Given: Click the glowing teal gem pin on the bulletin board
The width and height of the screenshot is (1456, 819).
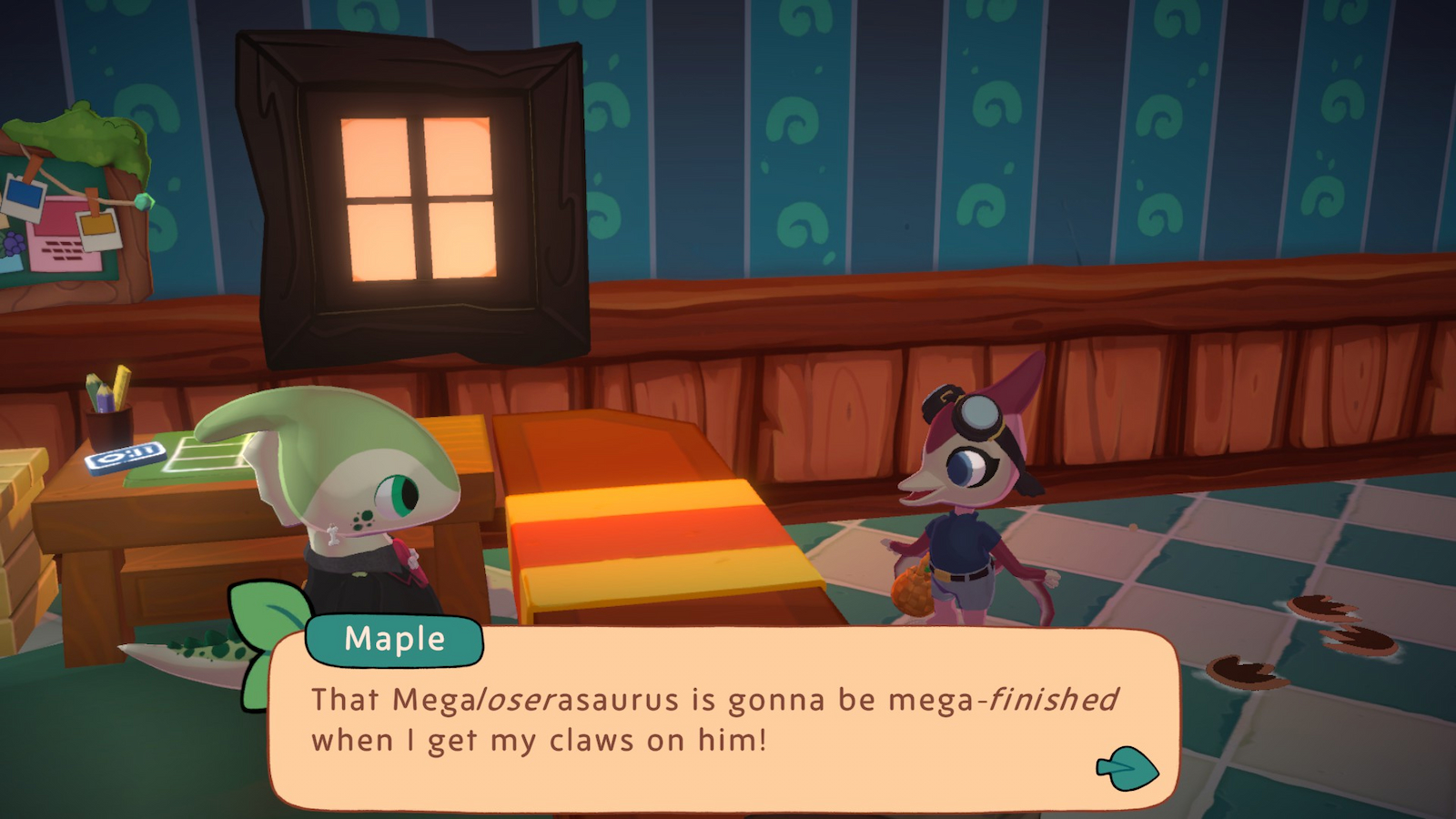Looking at the screenshot, I should 145,202.
